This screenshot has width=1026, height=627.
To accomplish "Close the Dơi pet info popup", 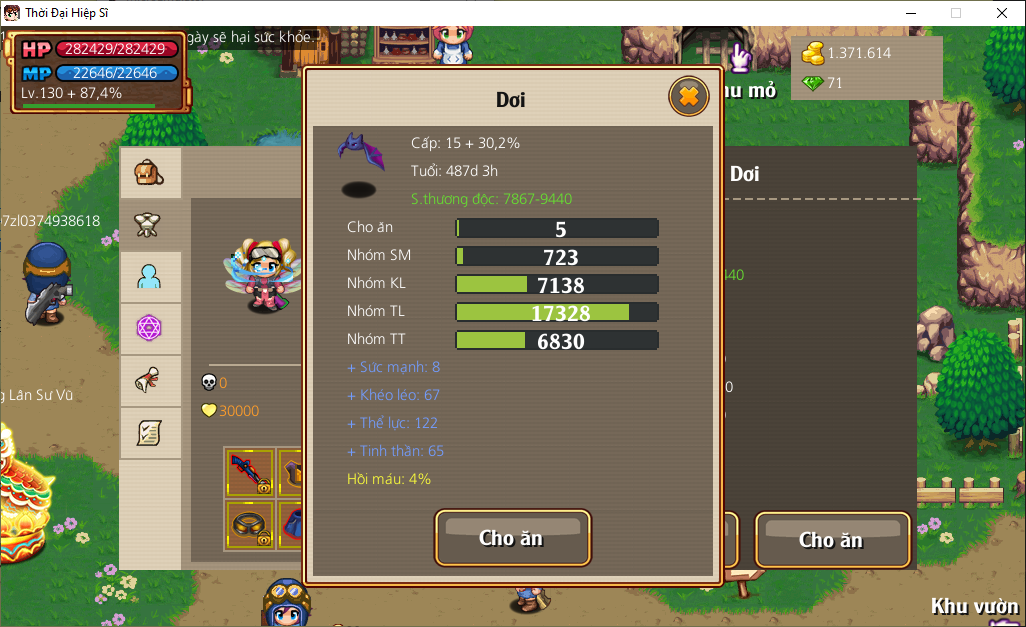I will 688,96.
